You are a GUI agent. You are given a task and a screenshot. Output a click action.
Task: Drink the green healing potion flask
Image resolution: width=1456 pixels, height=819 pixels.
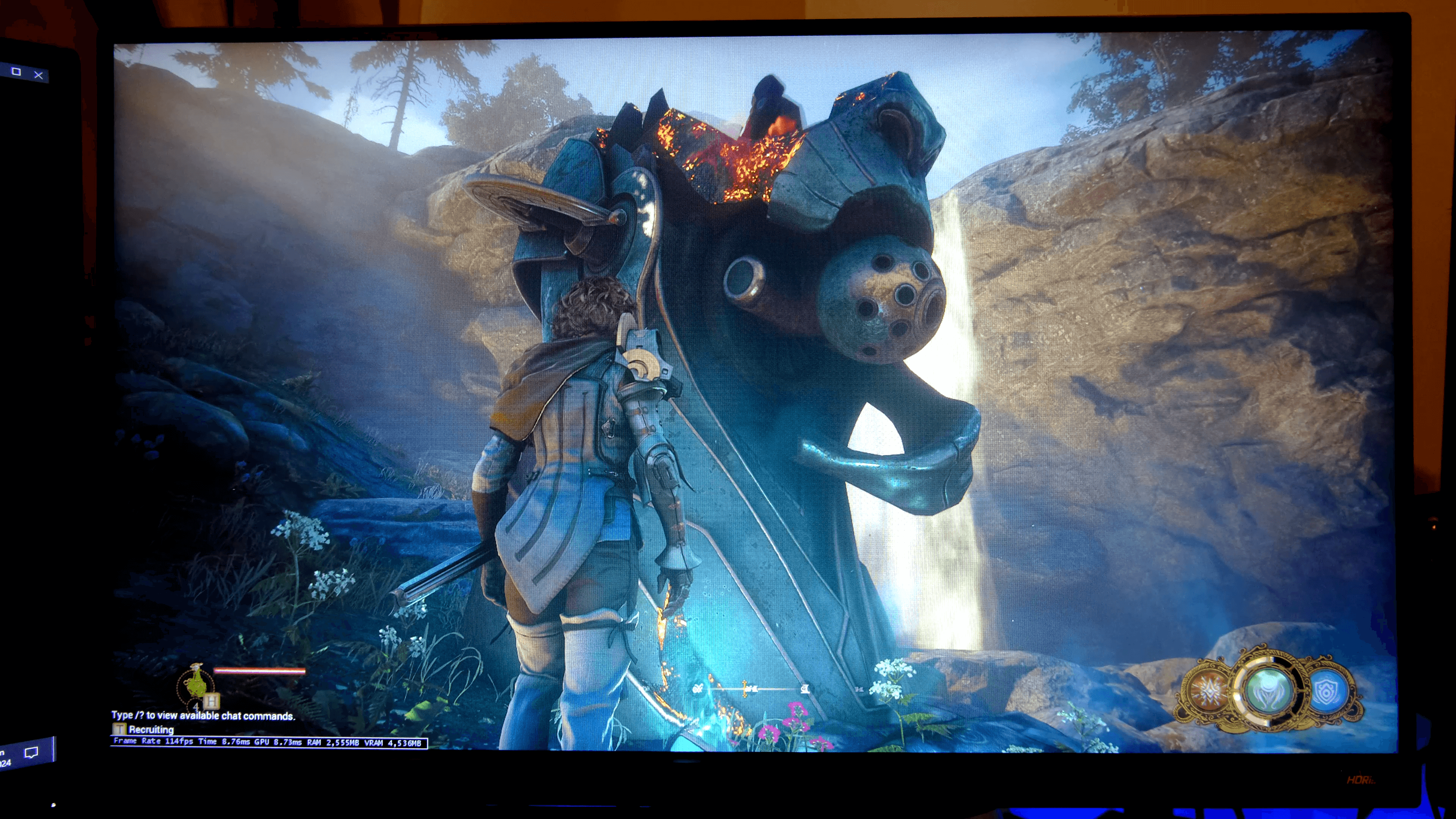click(196, 683)
